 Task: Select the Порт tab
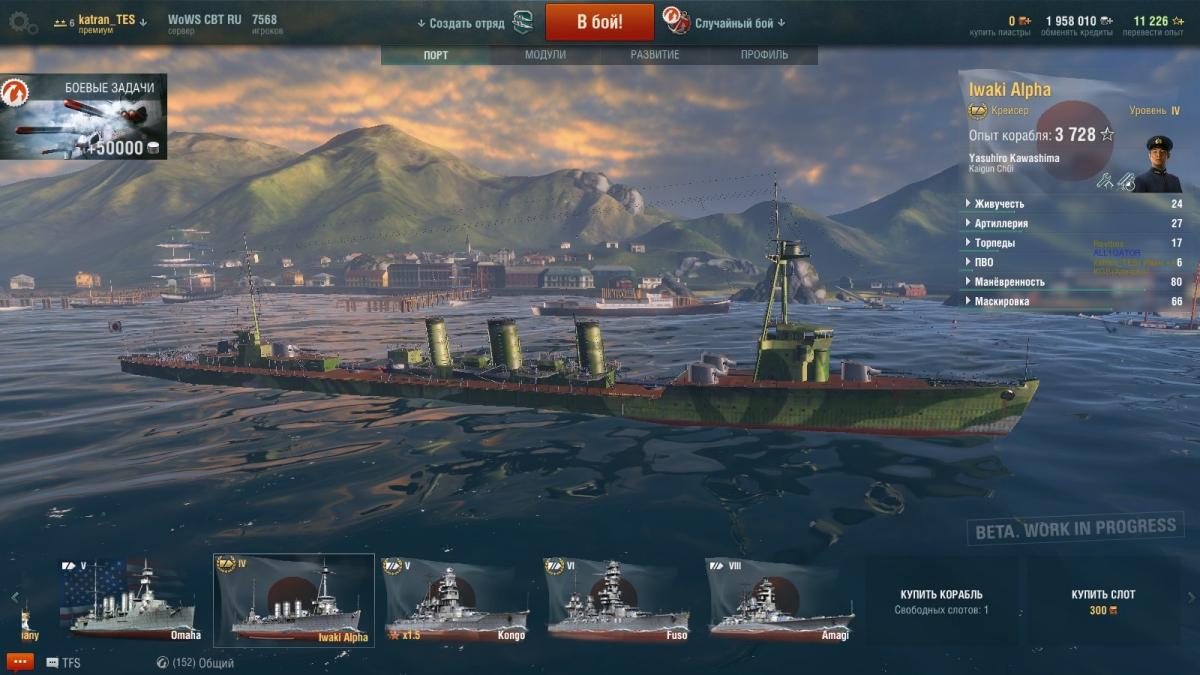click(436, 55)
